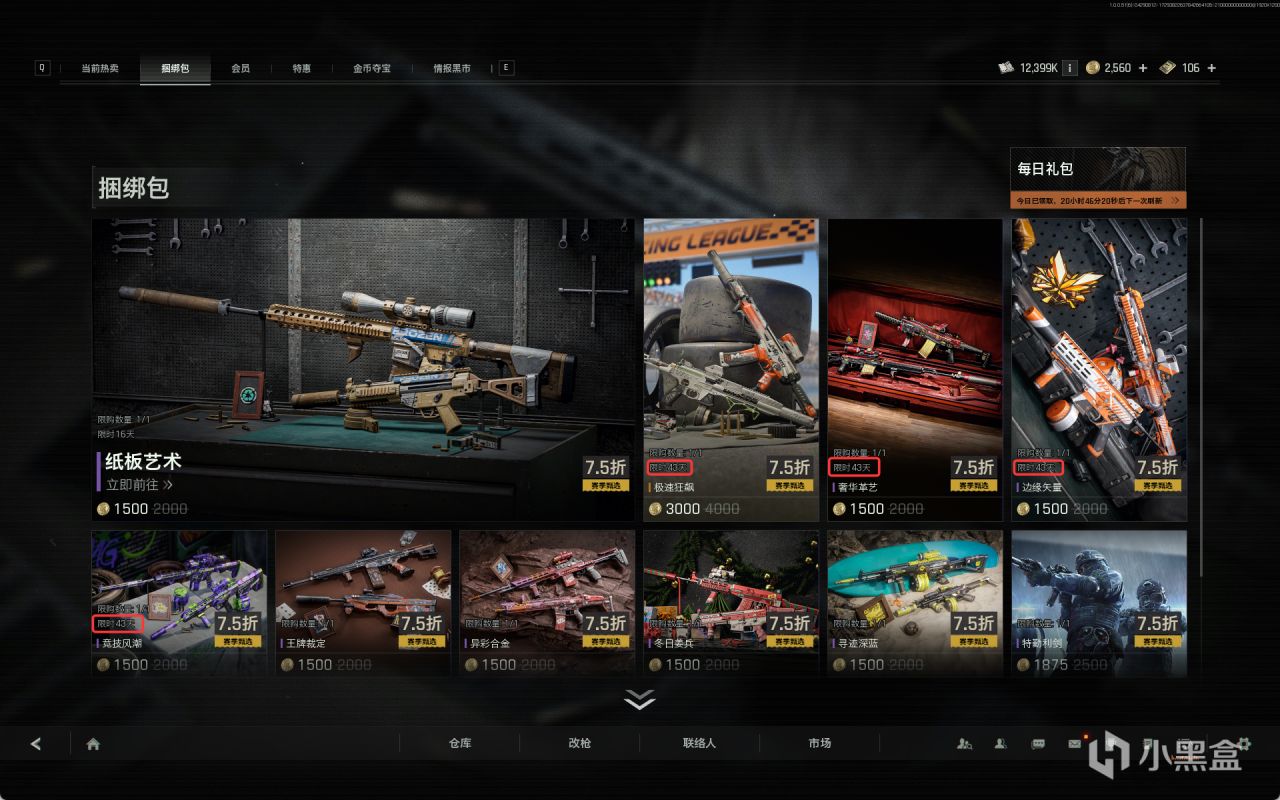View the 寻迹深蓝 bundle

coord(915,601)
